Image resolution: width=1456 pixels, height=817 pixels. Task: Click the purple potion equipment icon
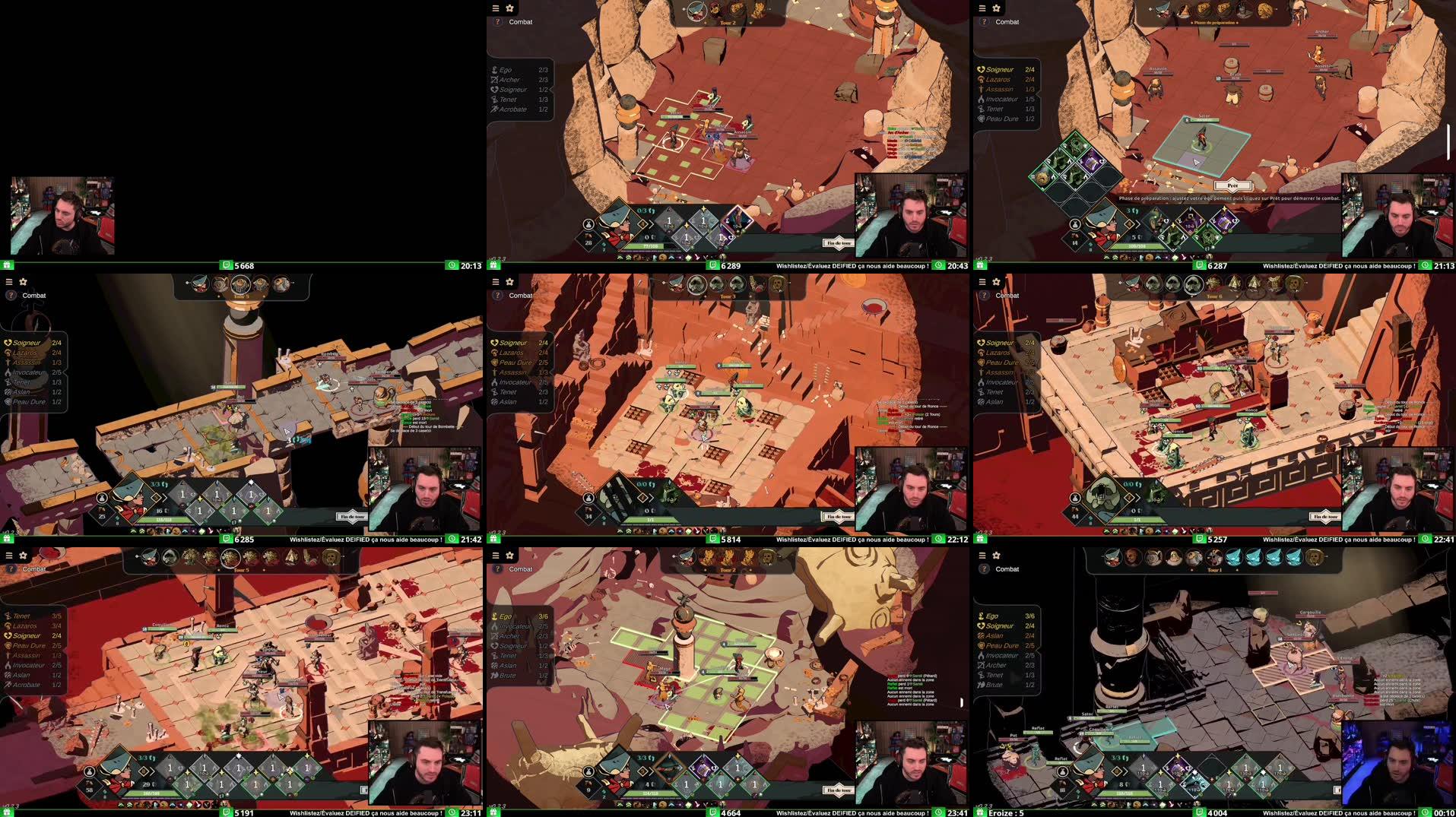(1090, 163)
